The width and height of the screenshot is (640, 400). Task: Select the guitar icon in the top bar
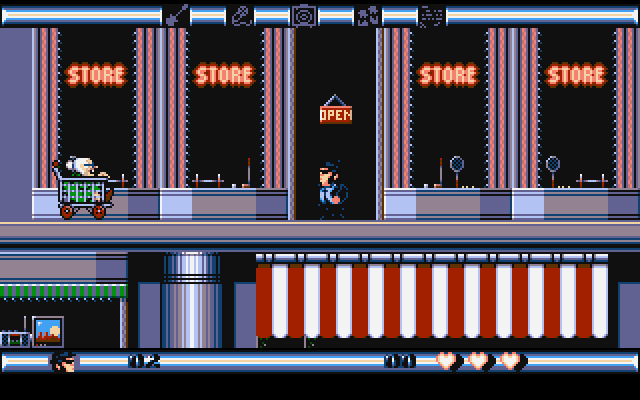coord(176,15)
